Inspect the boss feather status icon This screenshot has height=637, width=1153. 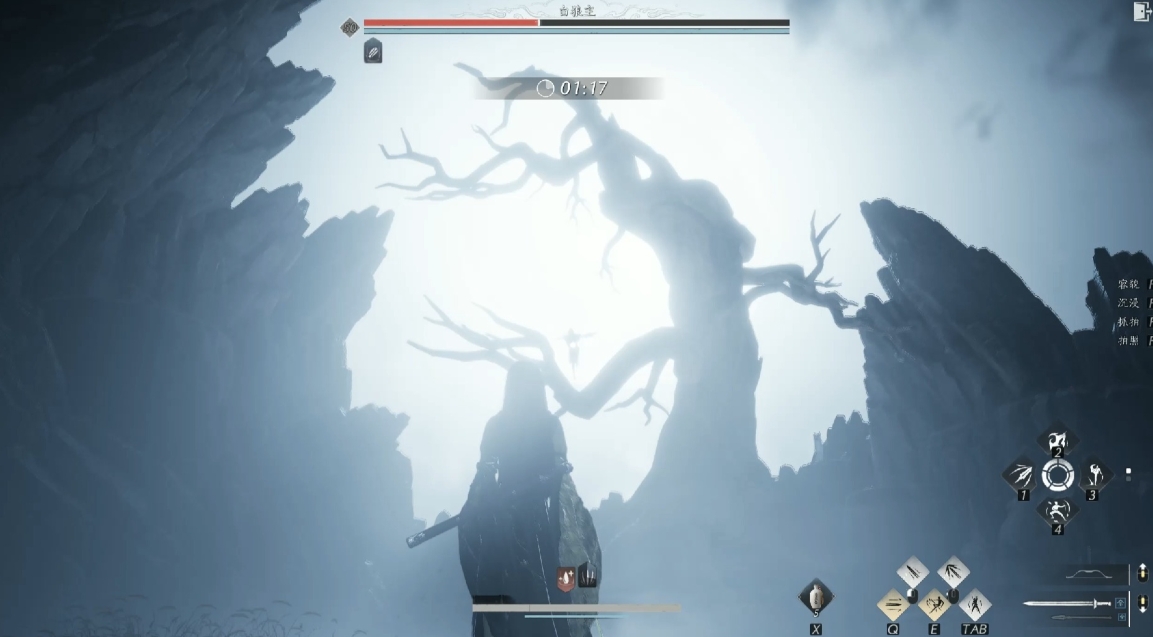pos(373,51)
